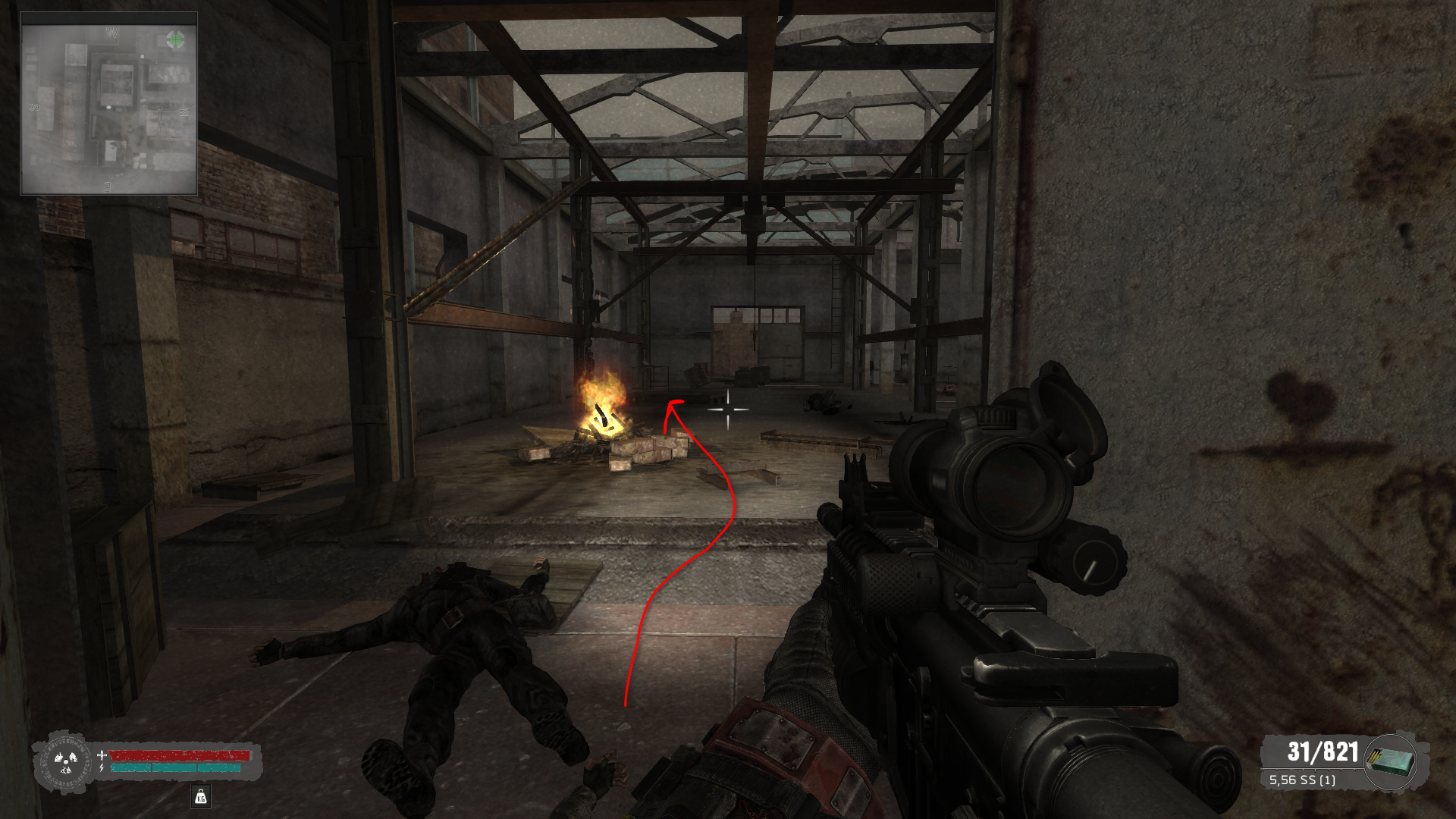This screenshot has width=1456, height=819.
Task: Select the green target marker on minimap
Action: coord(175,39)
